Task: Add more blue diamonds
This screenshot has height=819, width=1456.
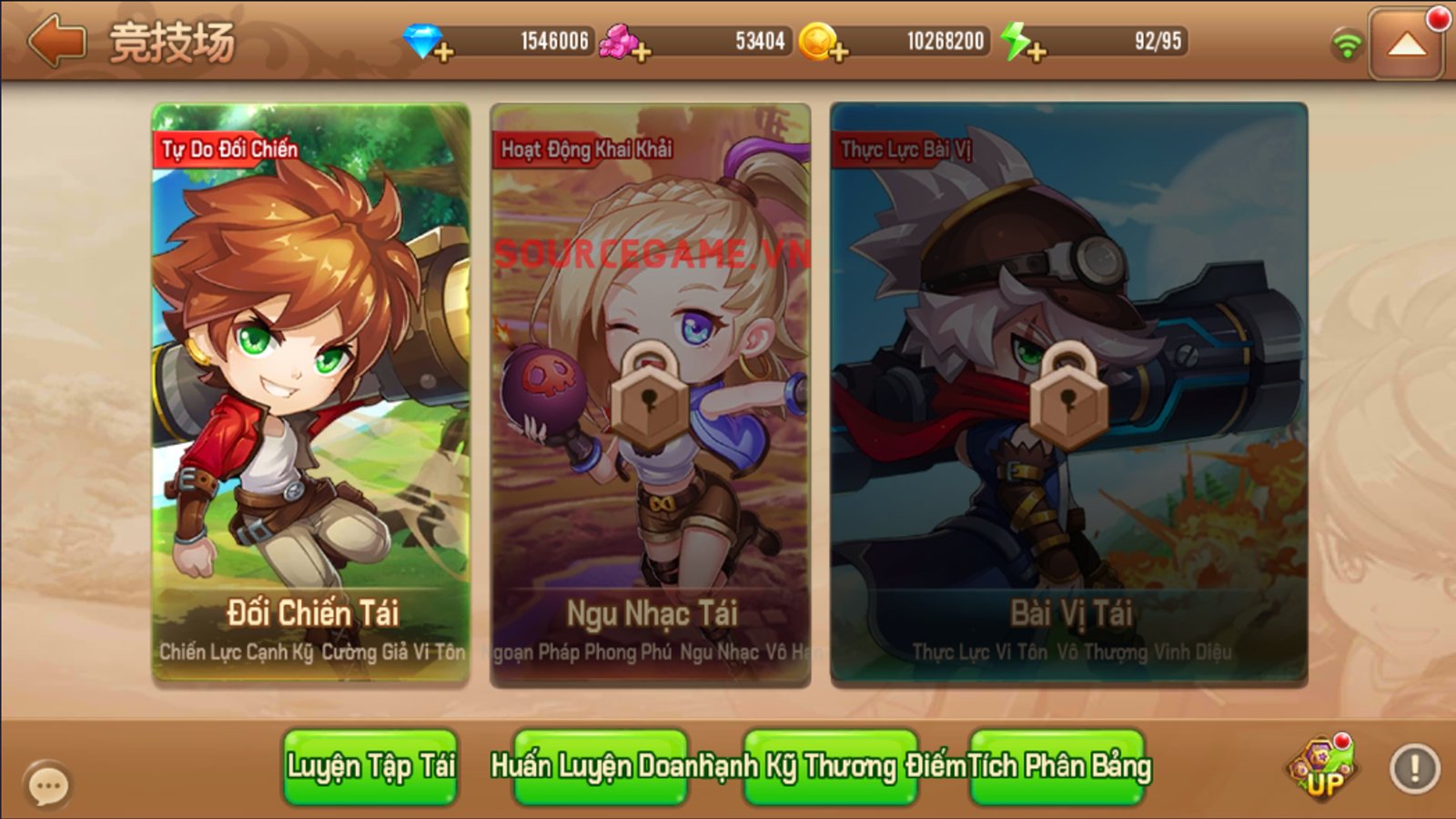Action: 443,52
